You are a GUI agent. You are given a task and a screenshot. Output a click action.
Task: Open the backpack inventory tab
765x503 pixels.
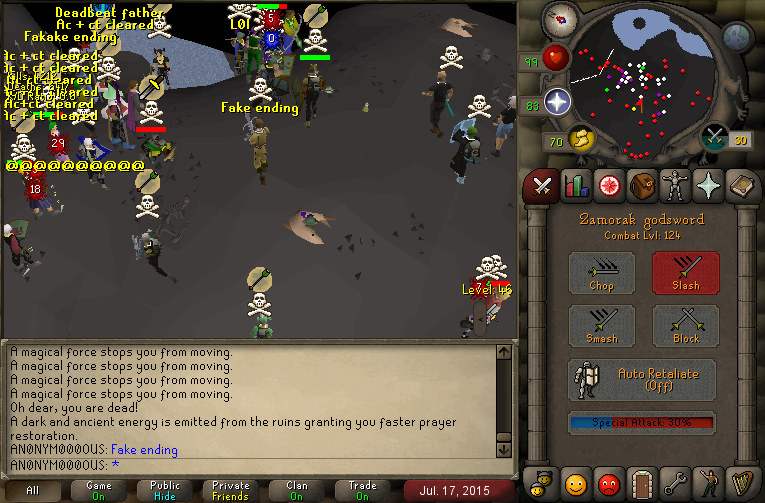pyautogui.click(x=641, y=185)
